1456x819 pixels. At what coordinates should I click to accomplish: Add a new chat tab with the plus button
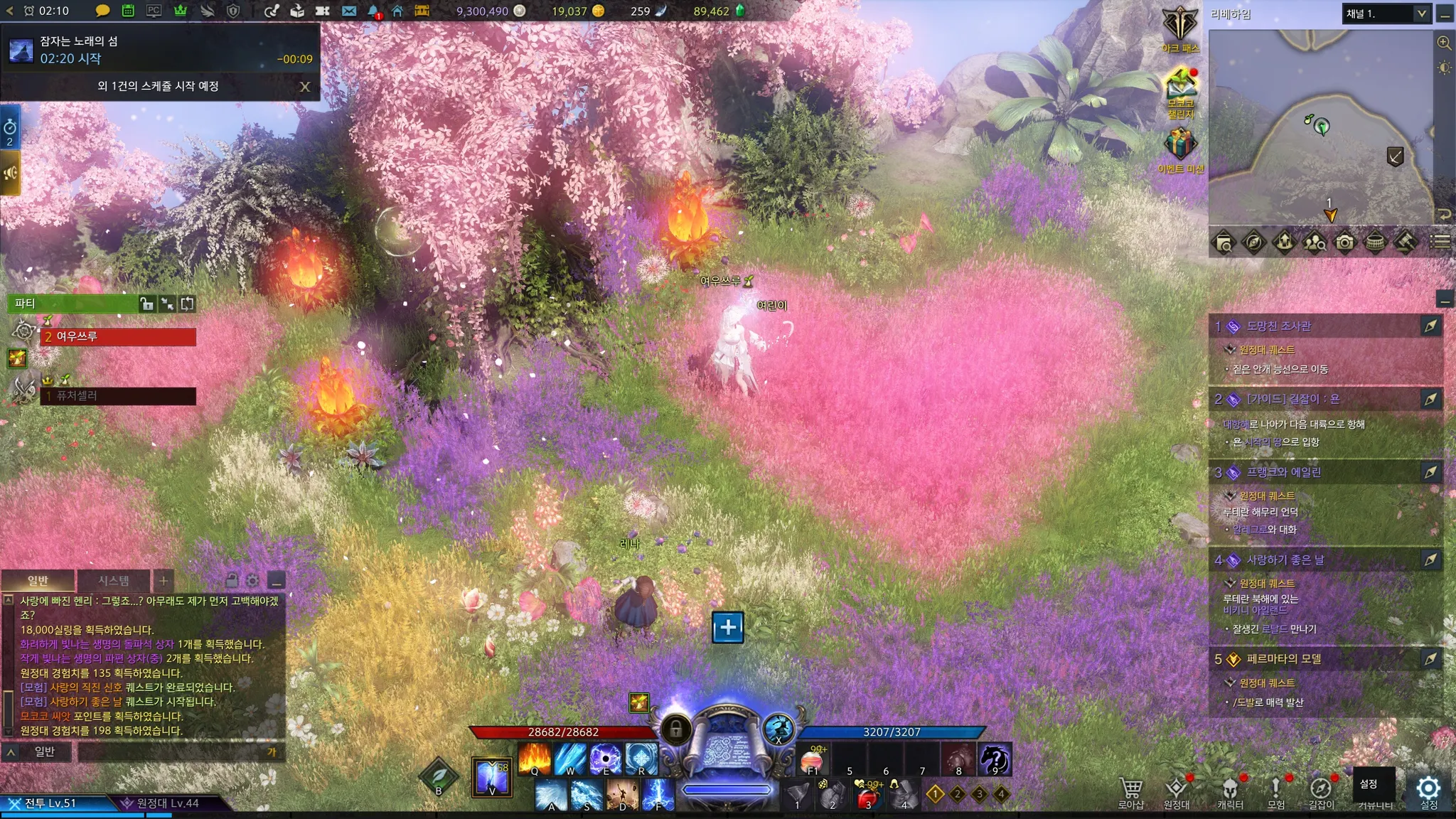click(x=164, y=581)
